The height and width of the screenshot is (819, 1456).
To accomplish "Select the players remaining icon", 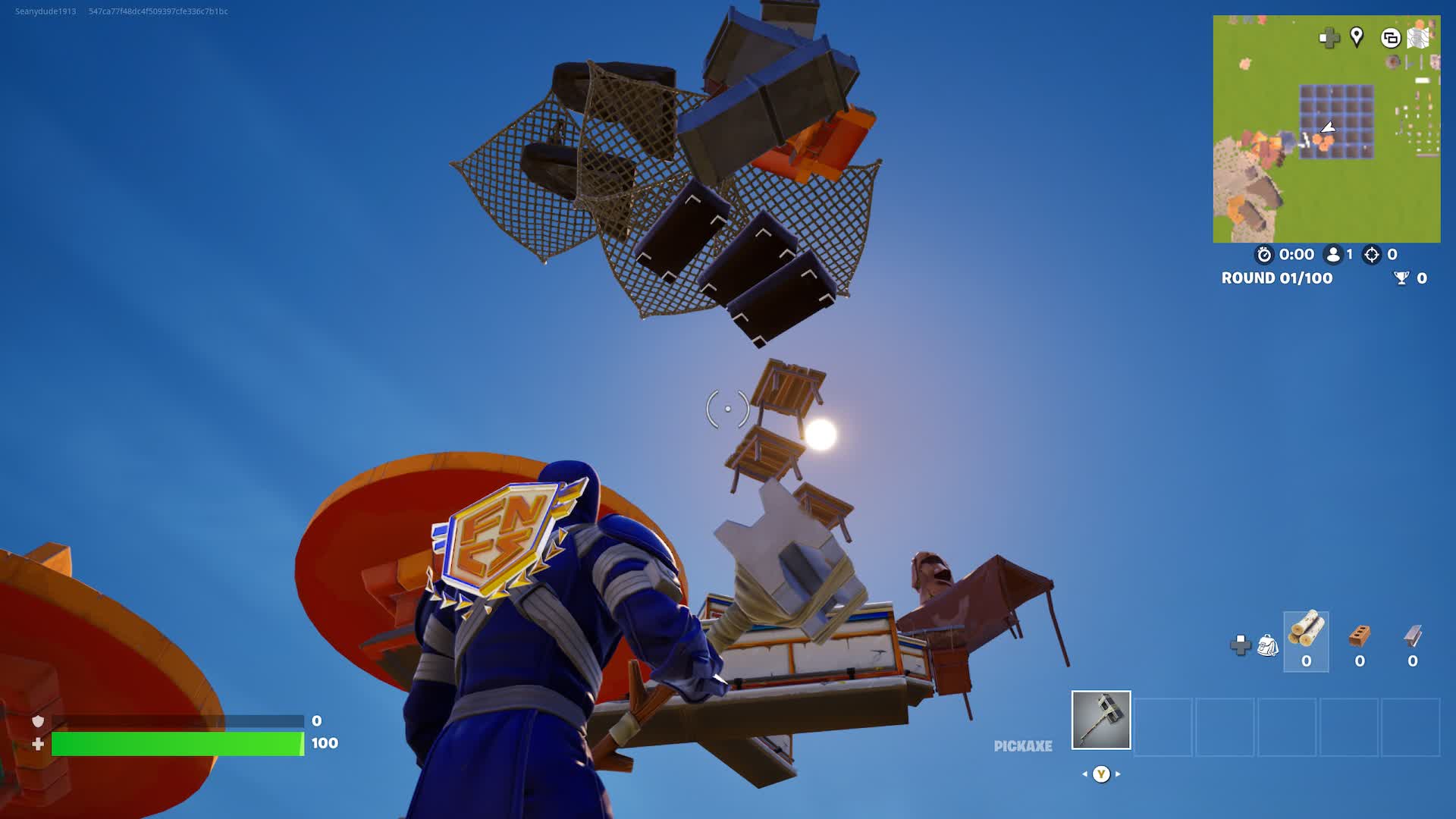I will point(1332,255).
